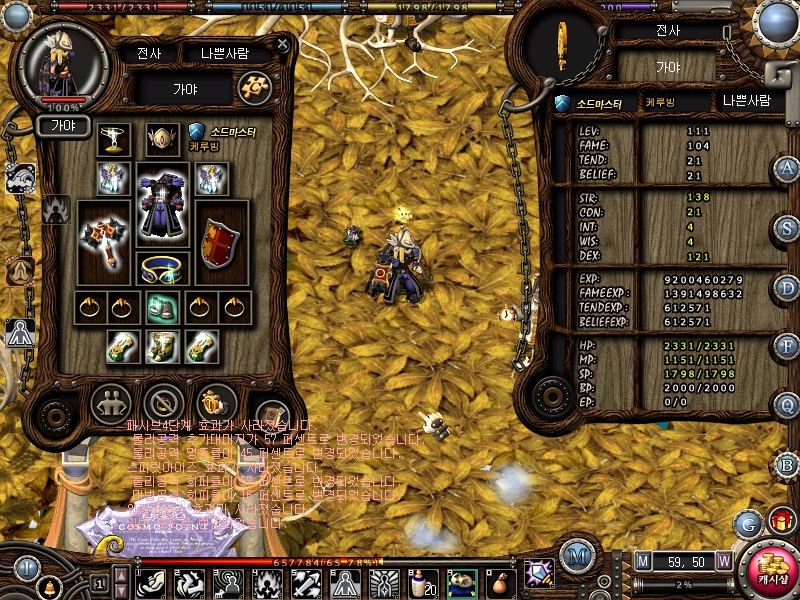Click the round F side button

pos(788,346)
